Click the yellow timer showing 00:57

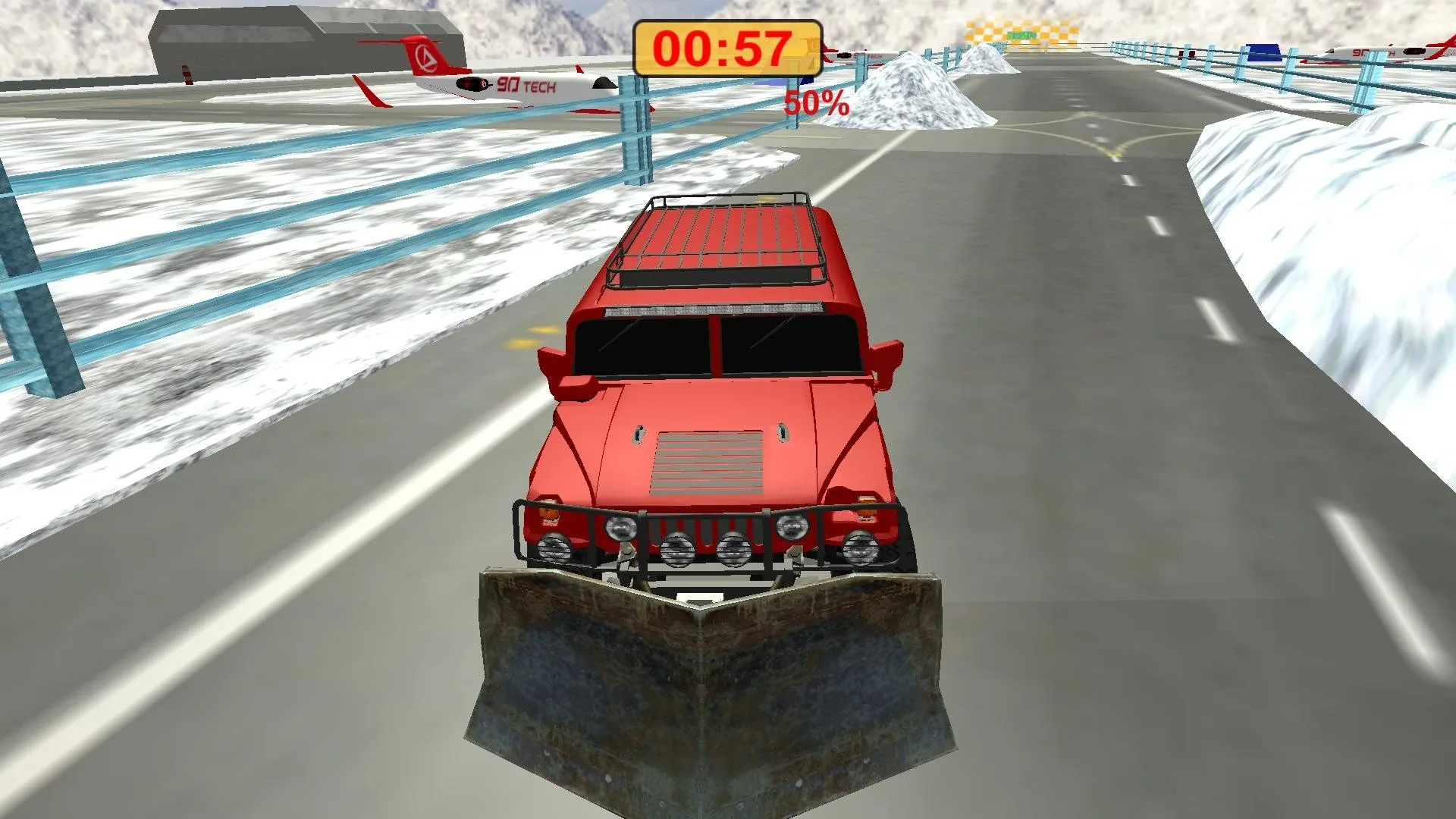pos(726,47)
